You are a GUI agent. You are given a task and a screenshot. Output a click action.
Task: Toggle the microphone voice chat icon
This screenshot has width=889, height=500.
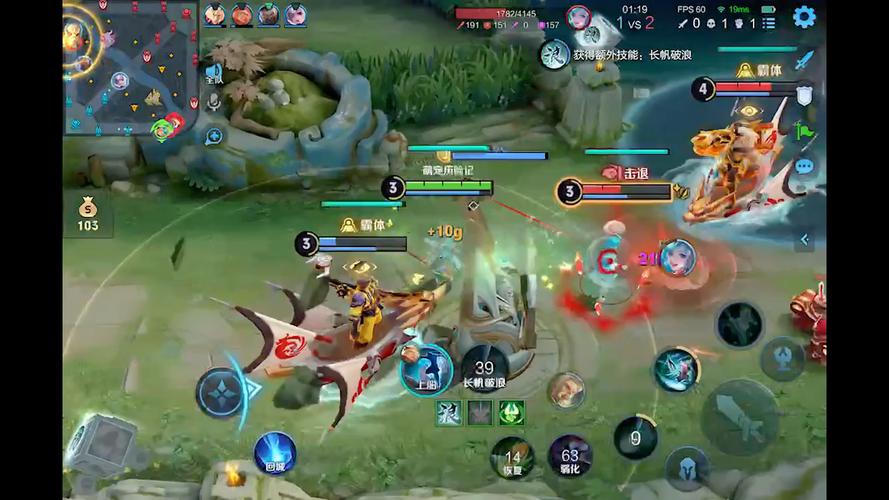click(x=214, y=102)
